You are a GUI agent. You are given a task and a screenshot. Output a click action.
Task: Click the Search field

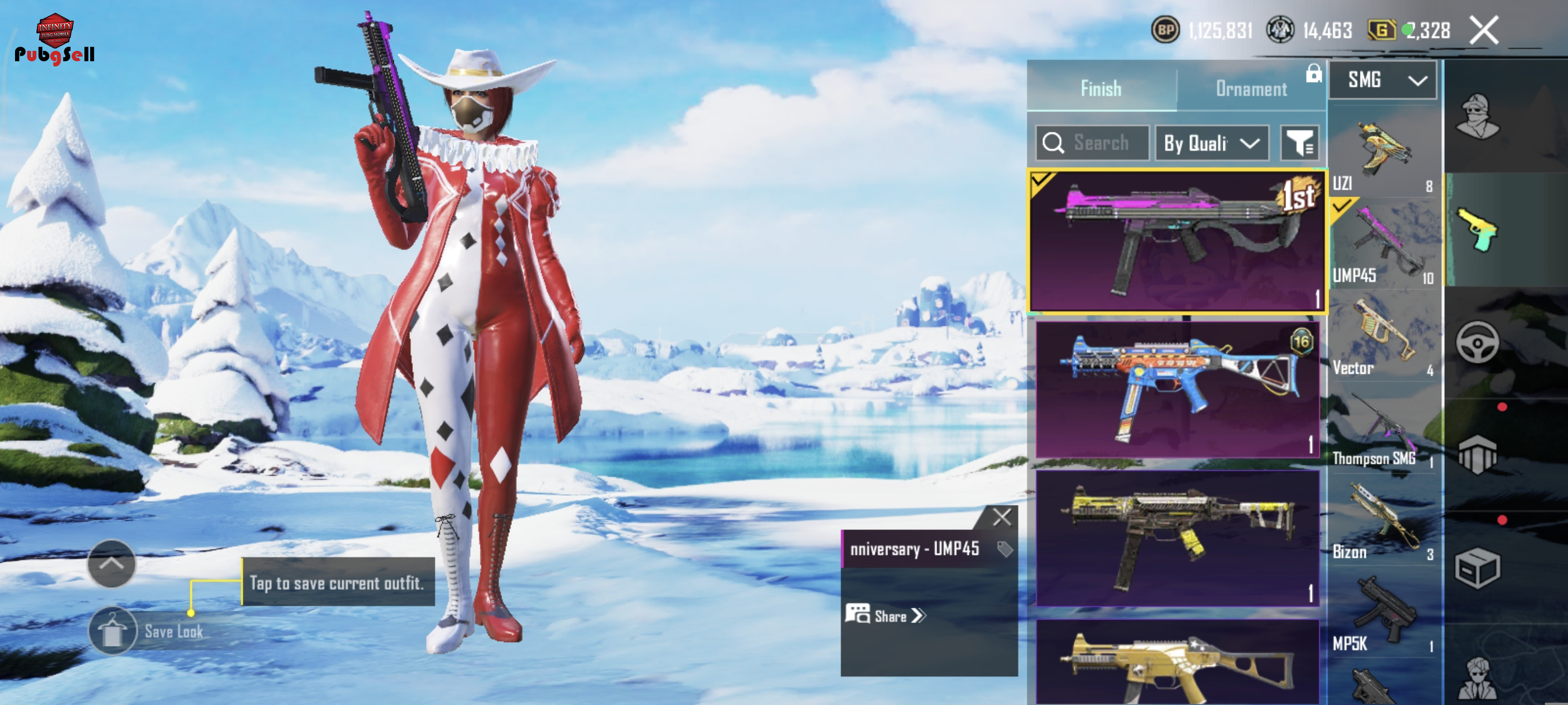(x=1093, y=143)
